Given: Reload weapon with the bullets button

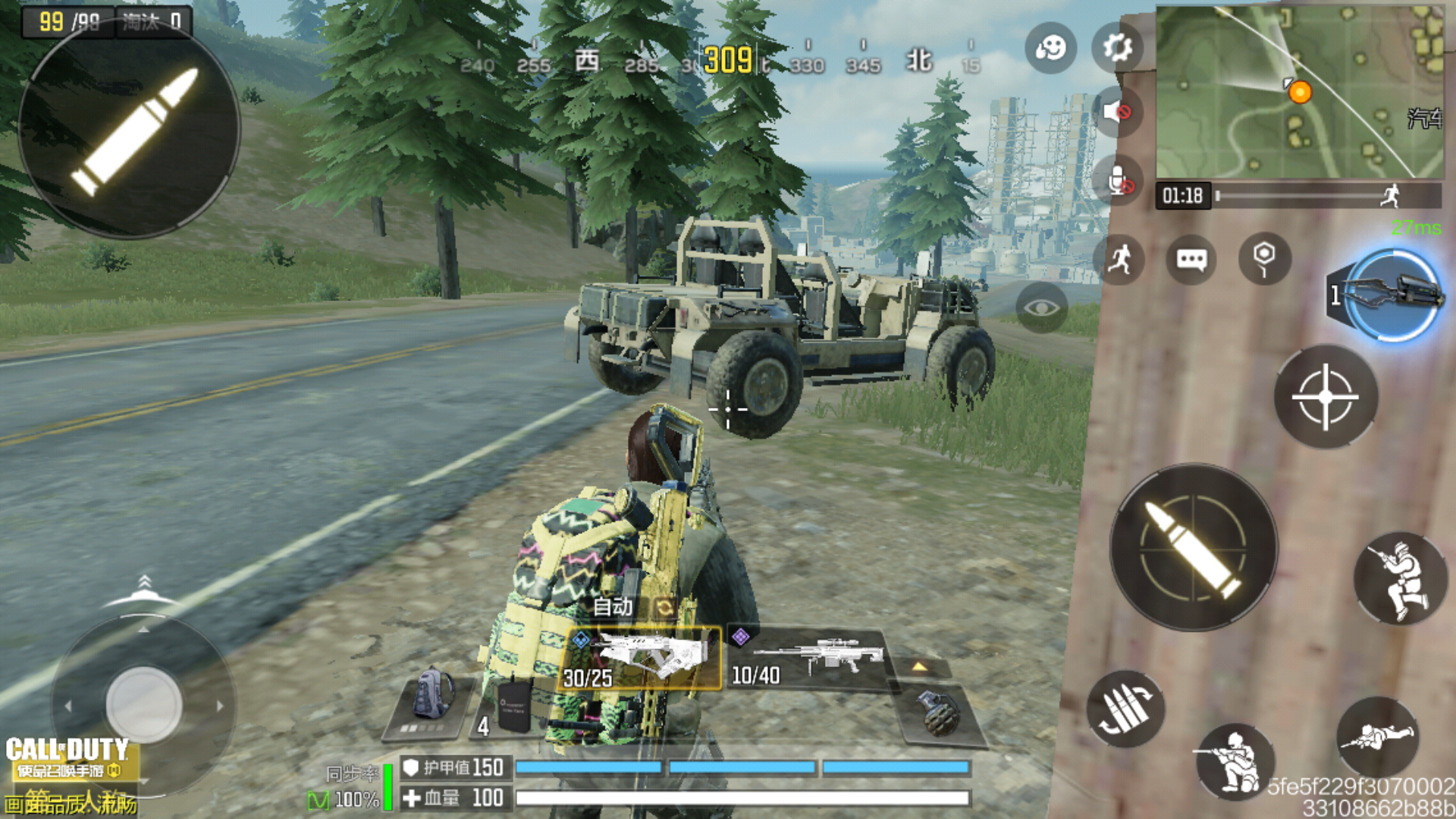Looking at the screenshot, I should click(x=1125, y=710).
